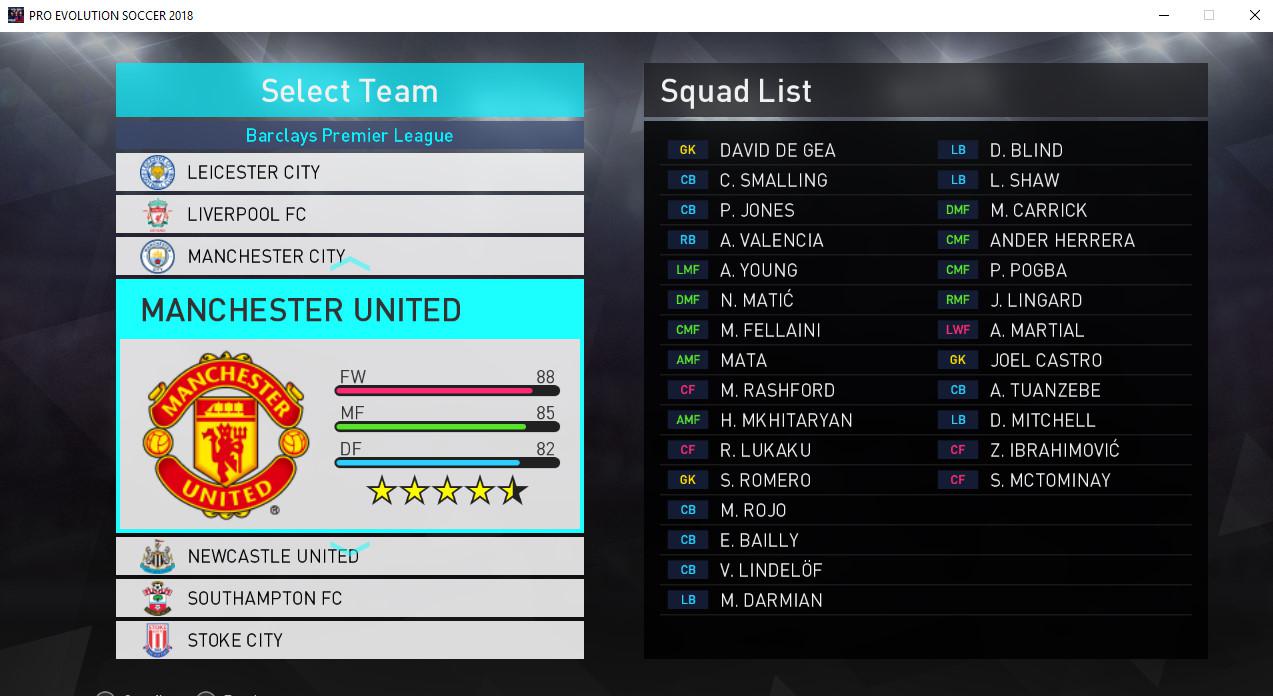Choose Southampton FC from the list
The height and width of the screenshot is (696, 1273).
pos(349,598)
